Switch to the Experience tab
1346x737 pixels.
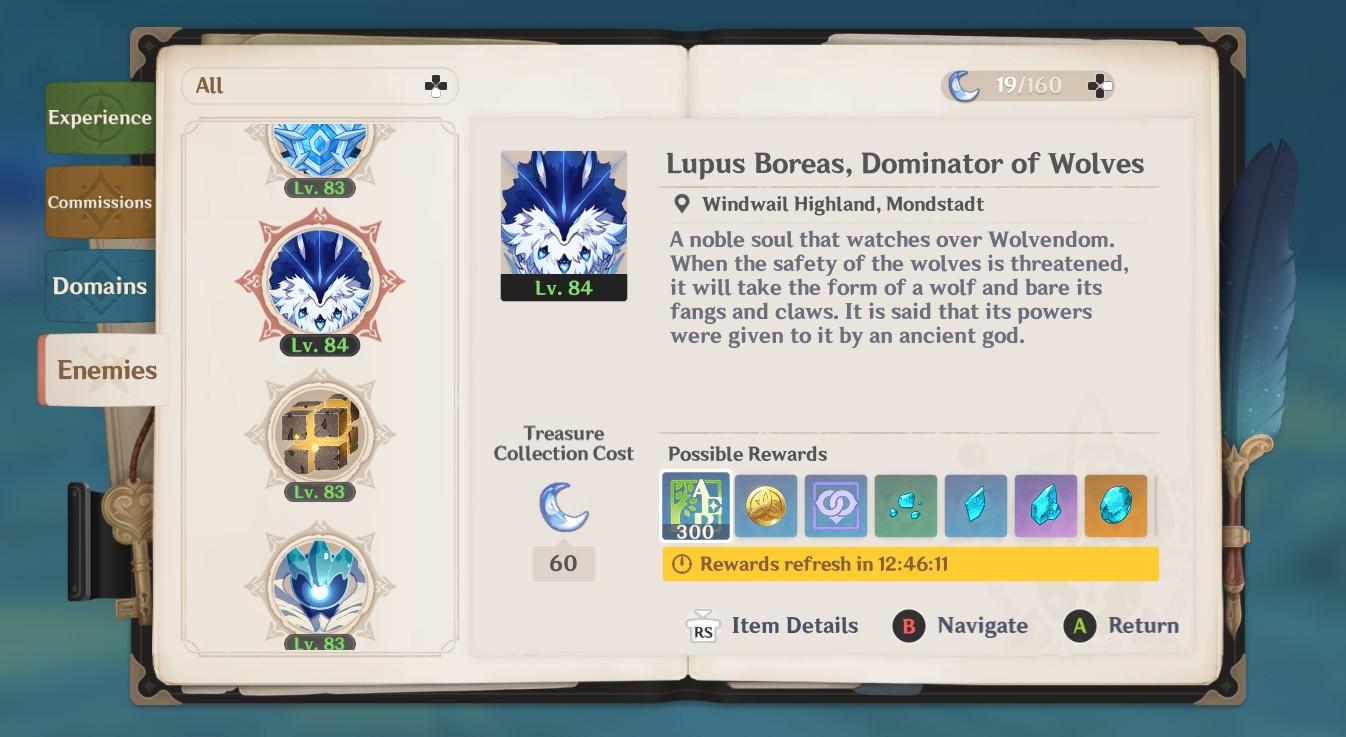click(100, 118)
